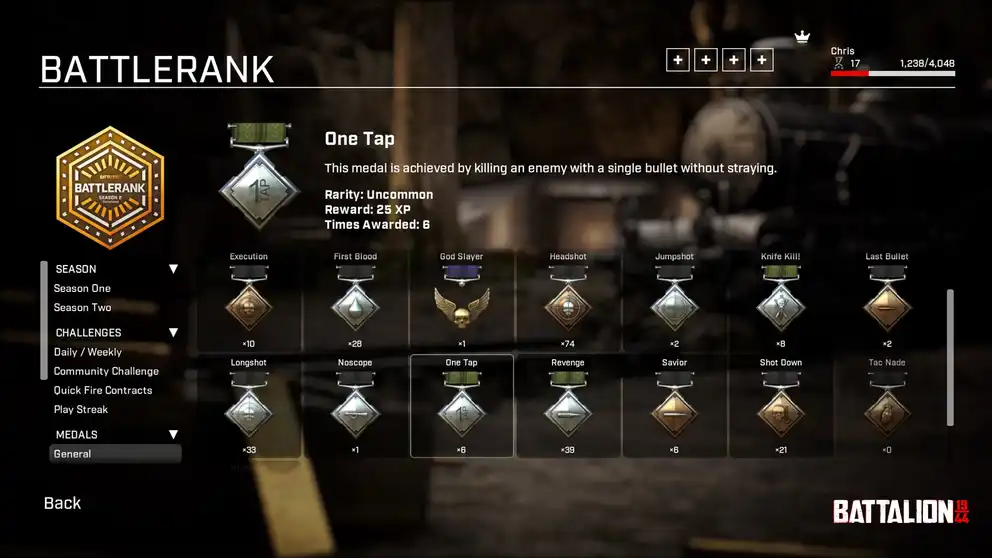
Task: Show the Play Streak page
Action: coord(81,409)
